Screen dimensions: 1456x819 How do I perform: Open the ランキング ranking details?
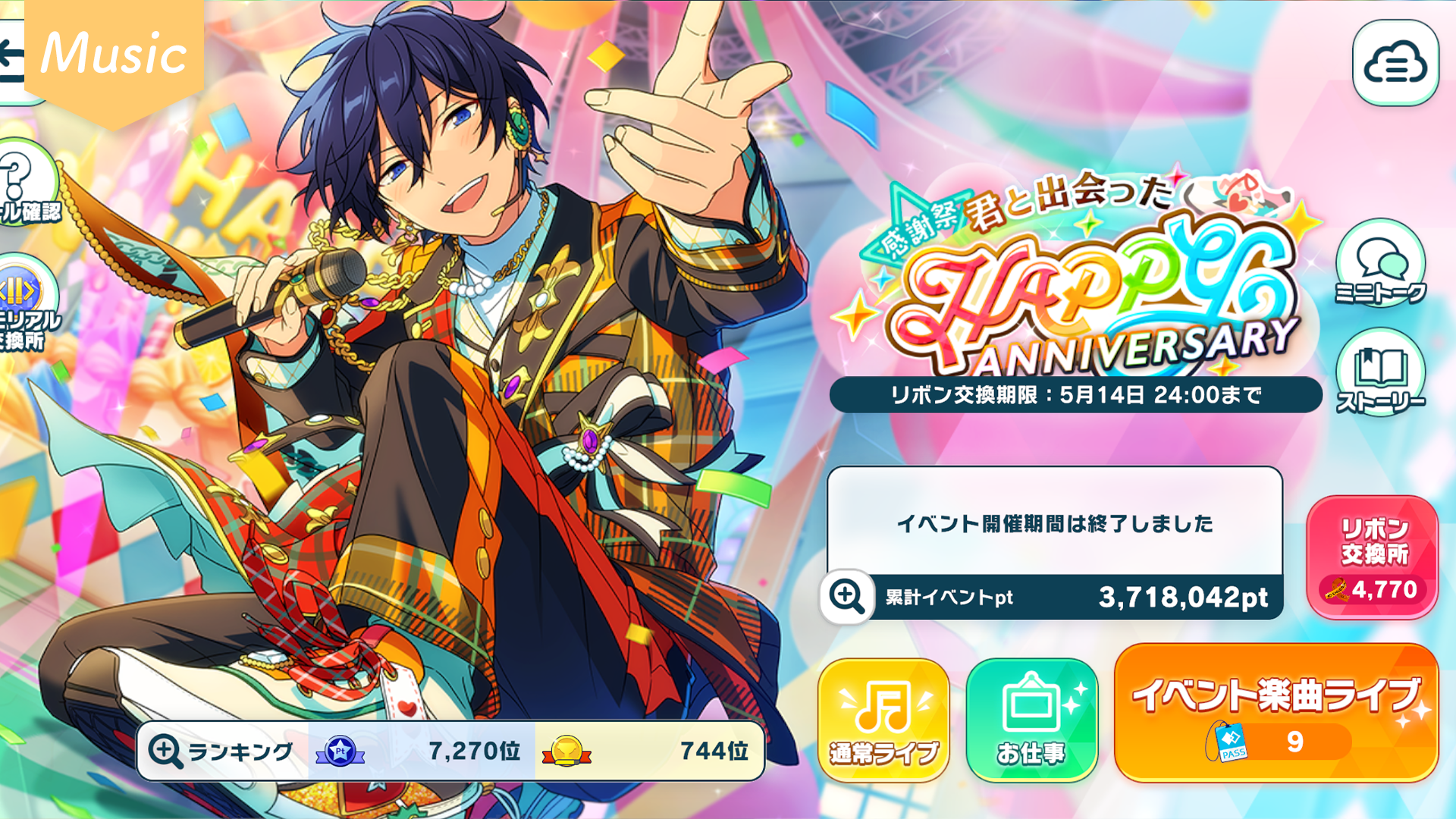pos(221,751)
